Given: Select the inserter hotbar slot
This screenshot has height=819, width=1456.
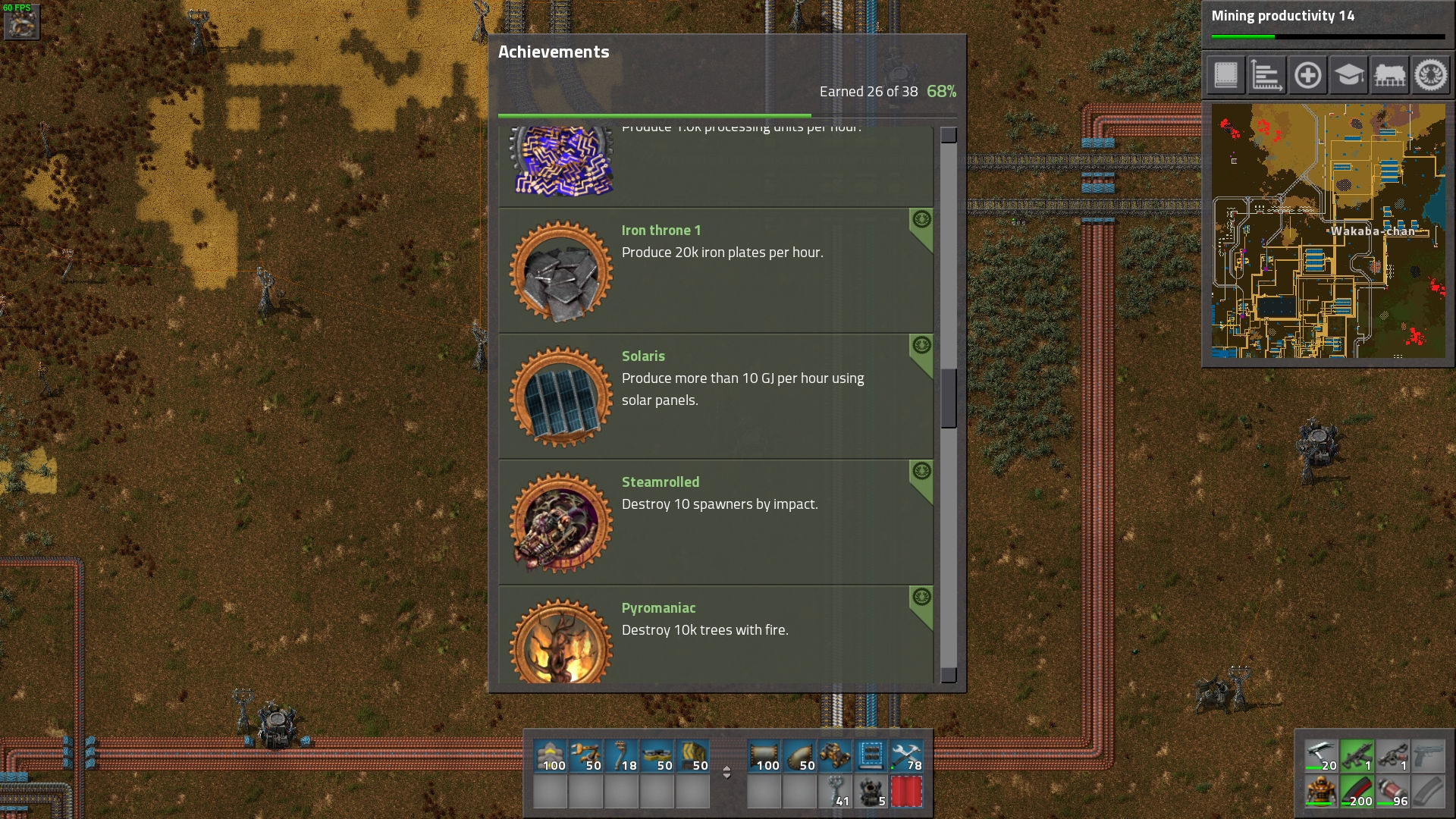Looking at the screenshot, I should (x=586, y=757).
